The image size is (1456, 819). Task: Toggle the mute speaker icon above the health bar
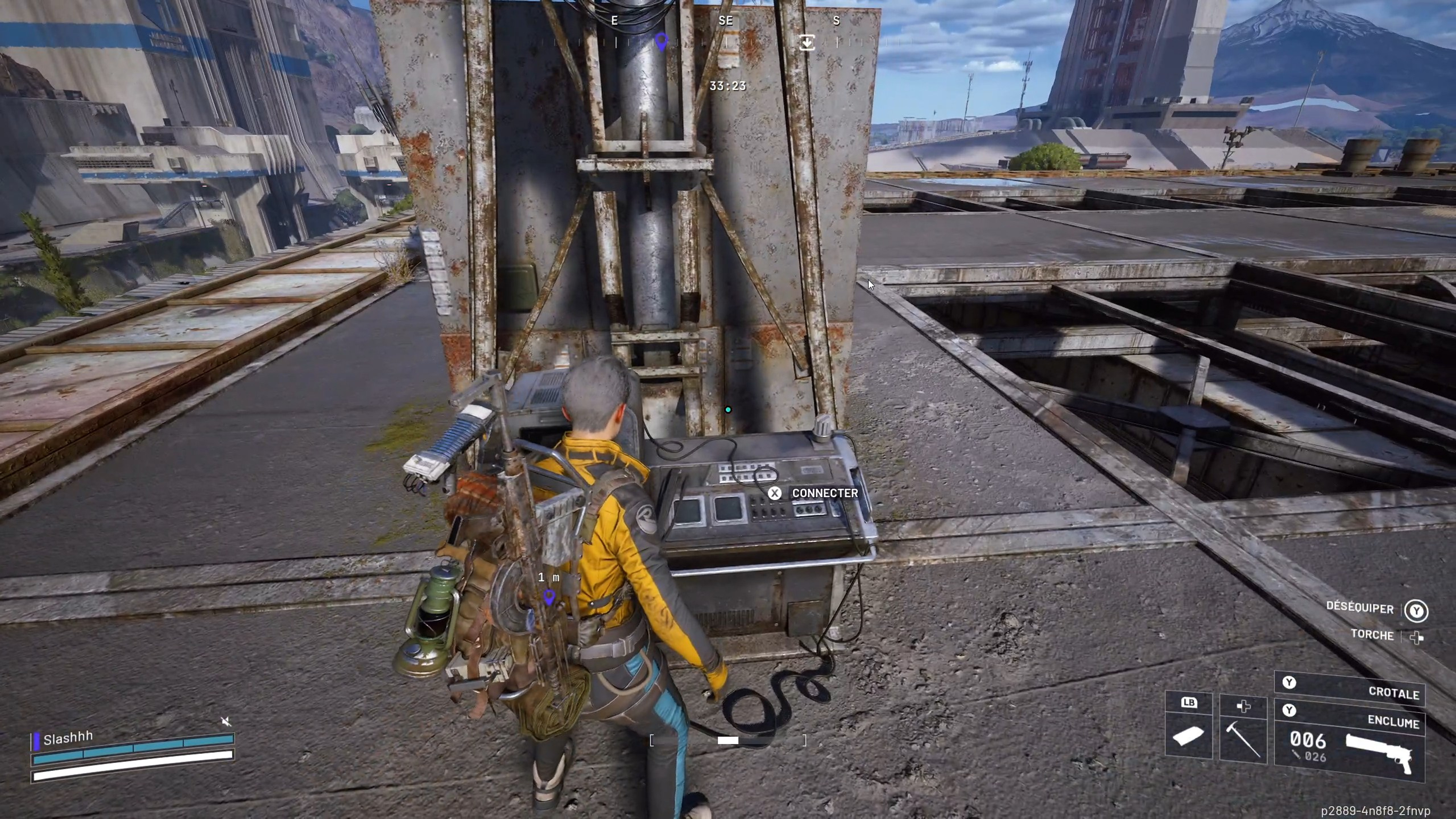click(227, 722)
